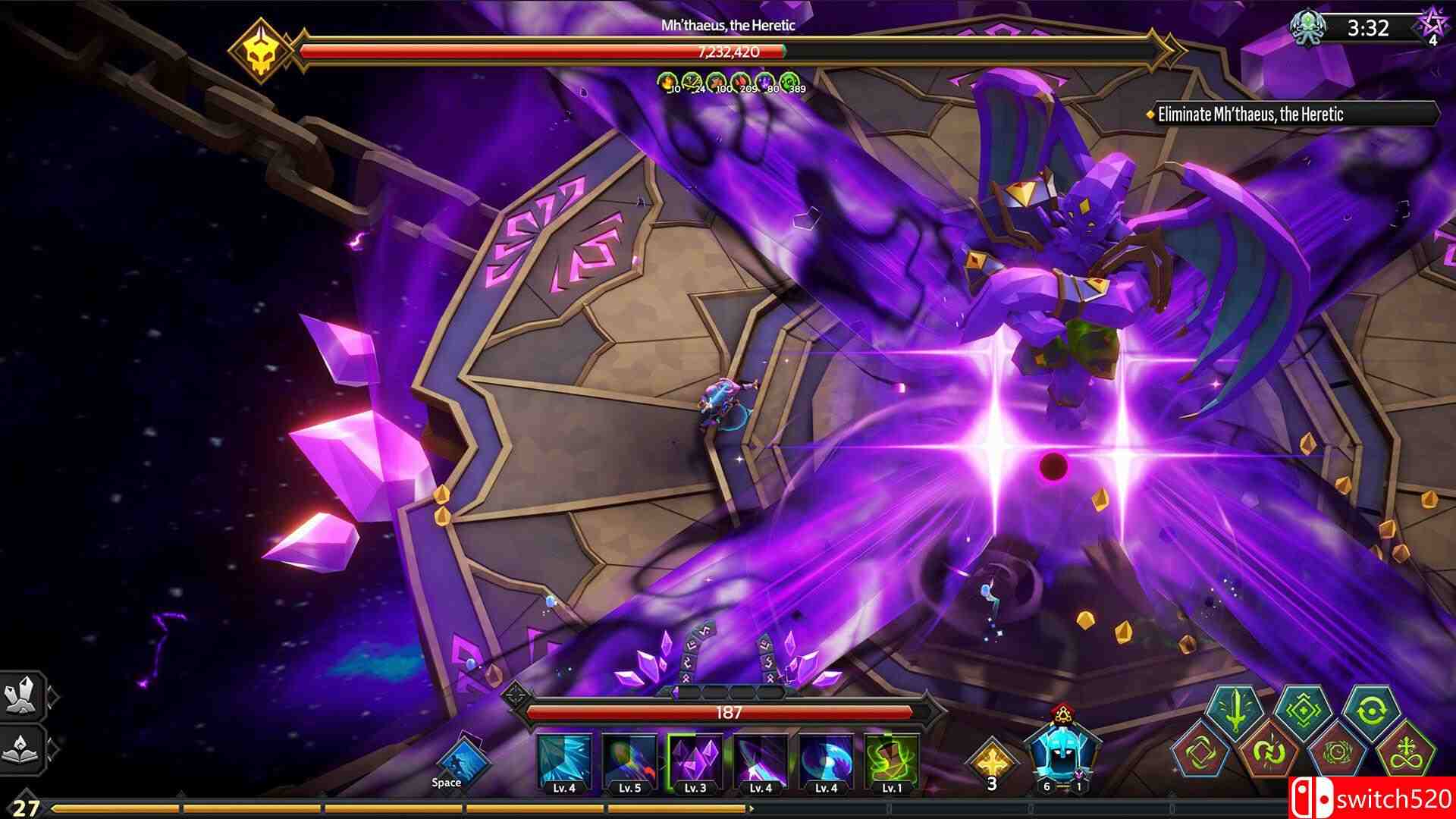
Task: Select the glowing sword damage rune hexagon
Action: tap(1235, 710)
